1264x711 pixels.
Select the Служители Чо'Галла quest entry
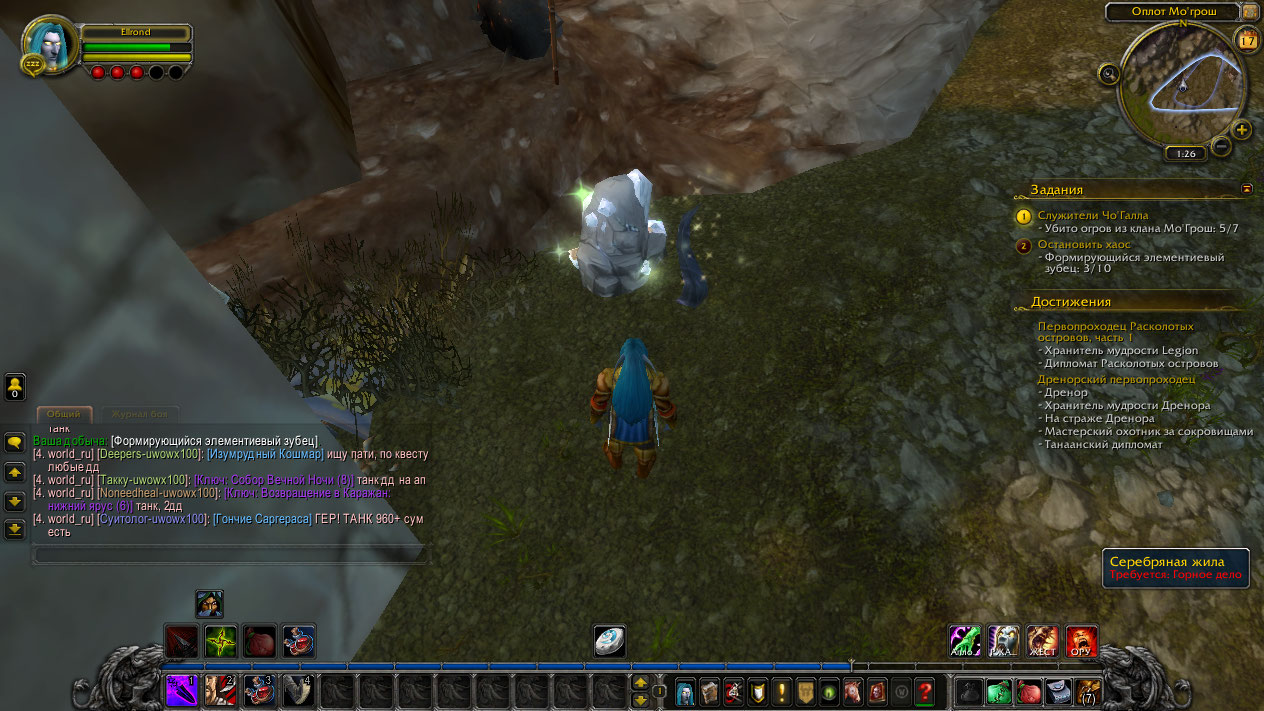point(1093,215)
